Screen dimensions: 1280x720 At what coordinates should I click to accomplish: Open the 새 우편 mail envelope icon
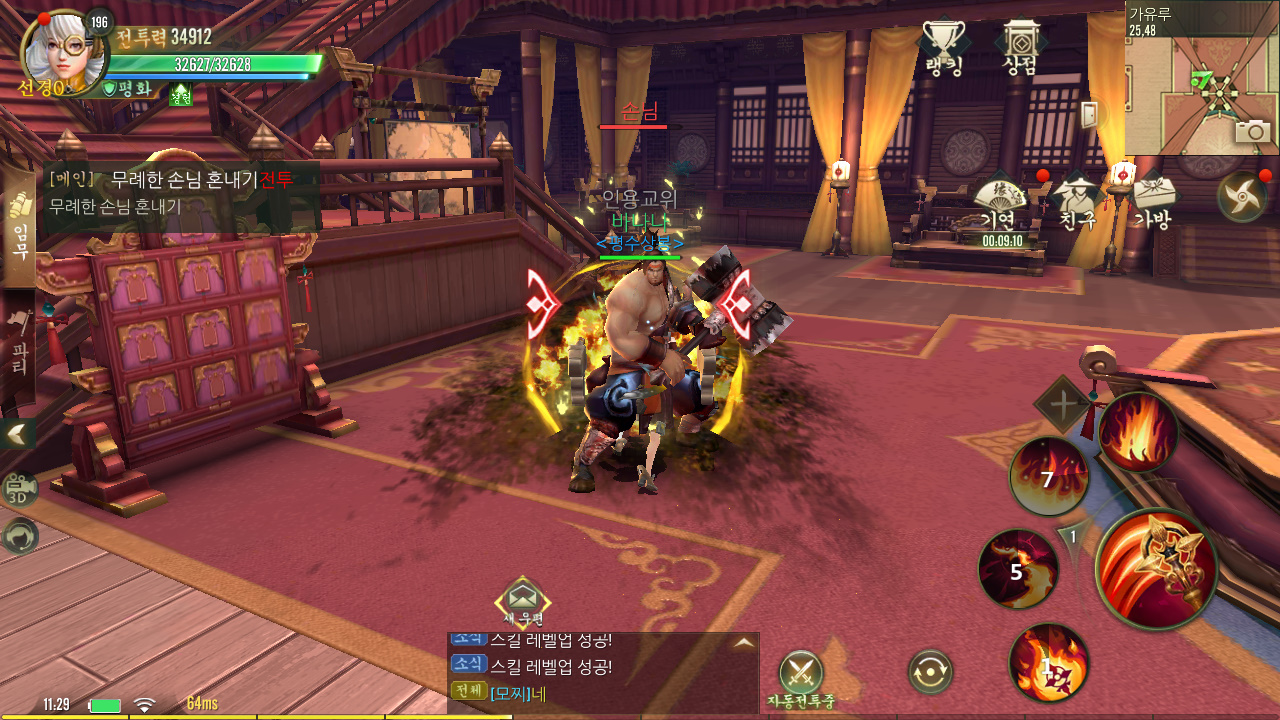pyautogui.click(x=523, y=598)
